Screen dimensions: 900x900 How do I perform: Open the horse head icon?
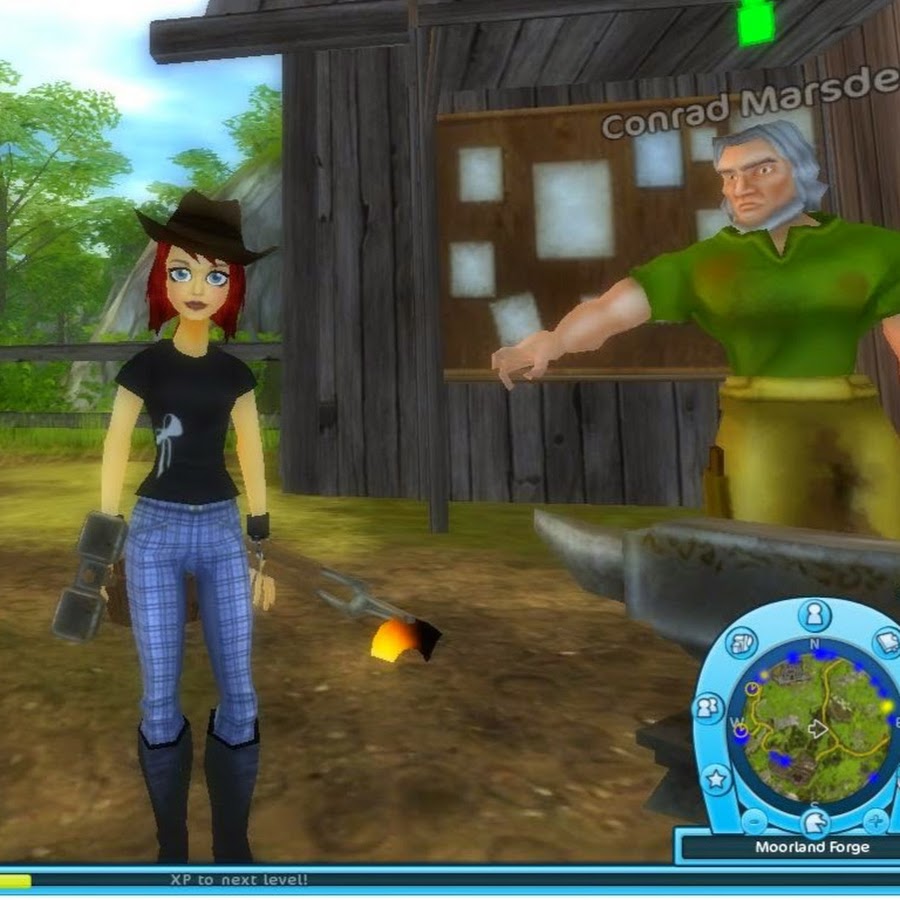815,824
